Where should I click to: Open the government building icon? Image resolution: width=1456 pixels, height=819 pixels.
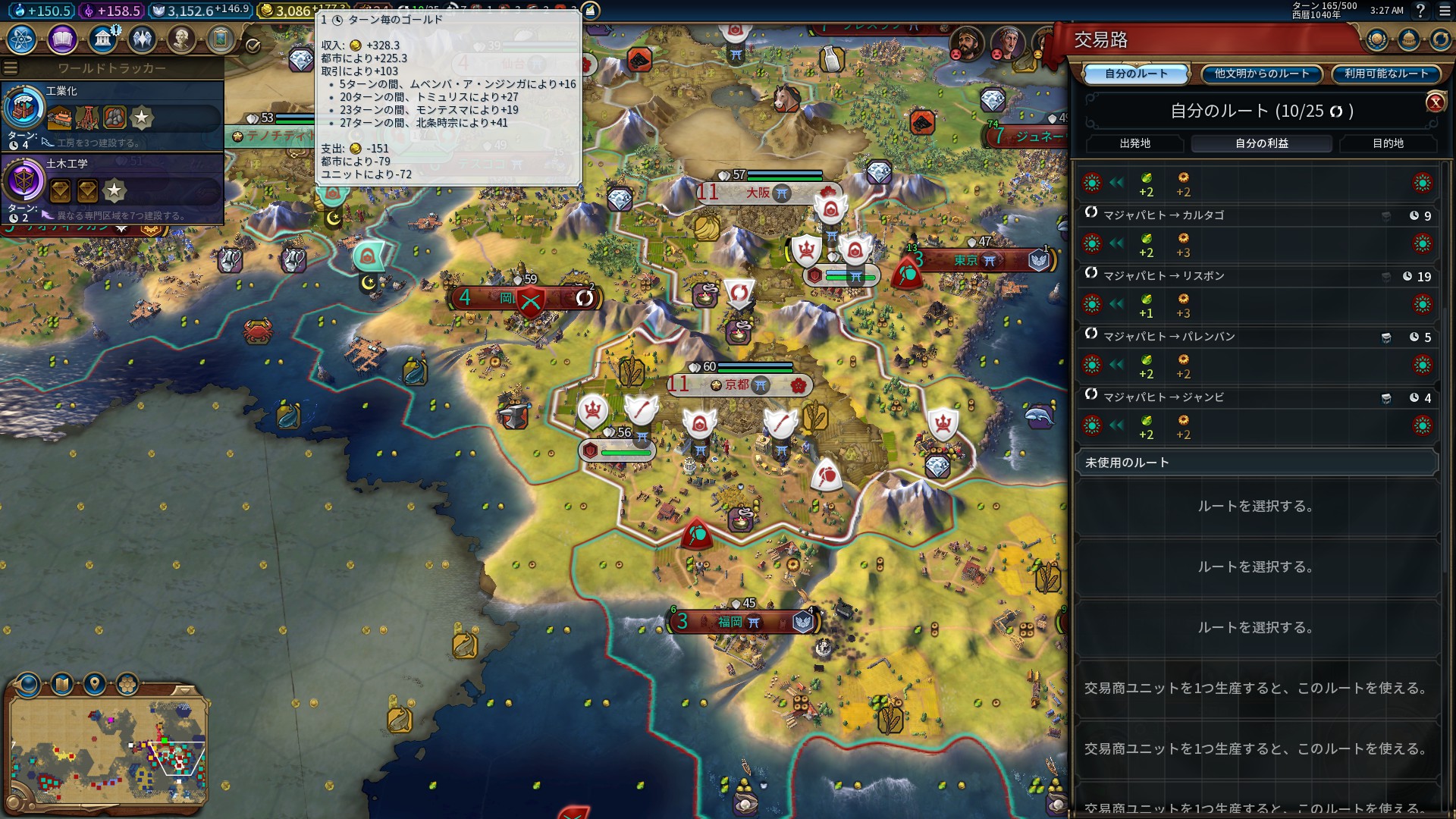(102, 39)
